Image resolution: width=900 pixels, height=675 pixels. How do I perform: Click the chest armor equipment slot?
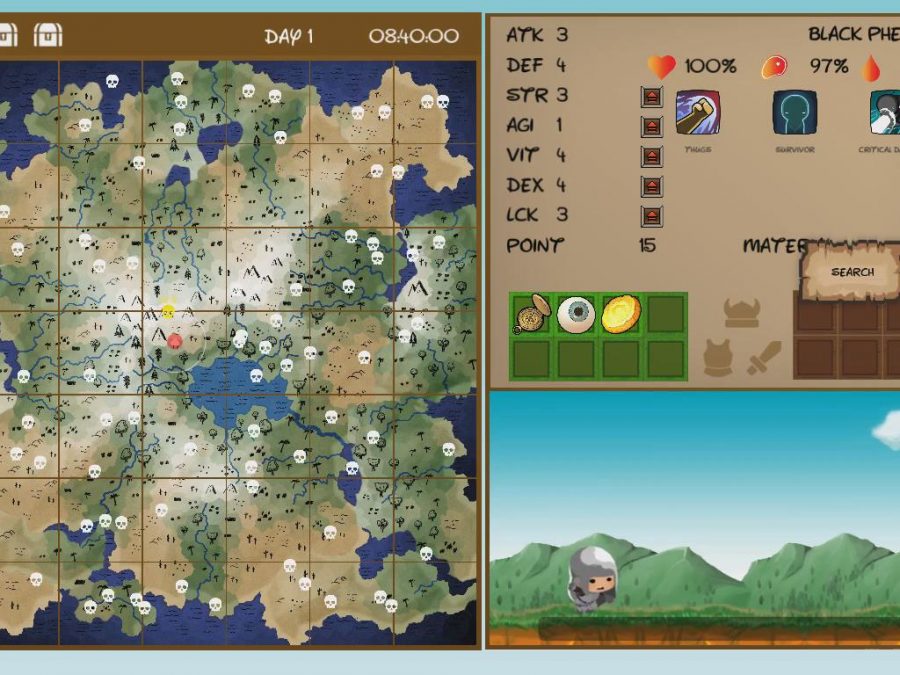tap(718, 357)
